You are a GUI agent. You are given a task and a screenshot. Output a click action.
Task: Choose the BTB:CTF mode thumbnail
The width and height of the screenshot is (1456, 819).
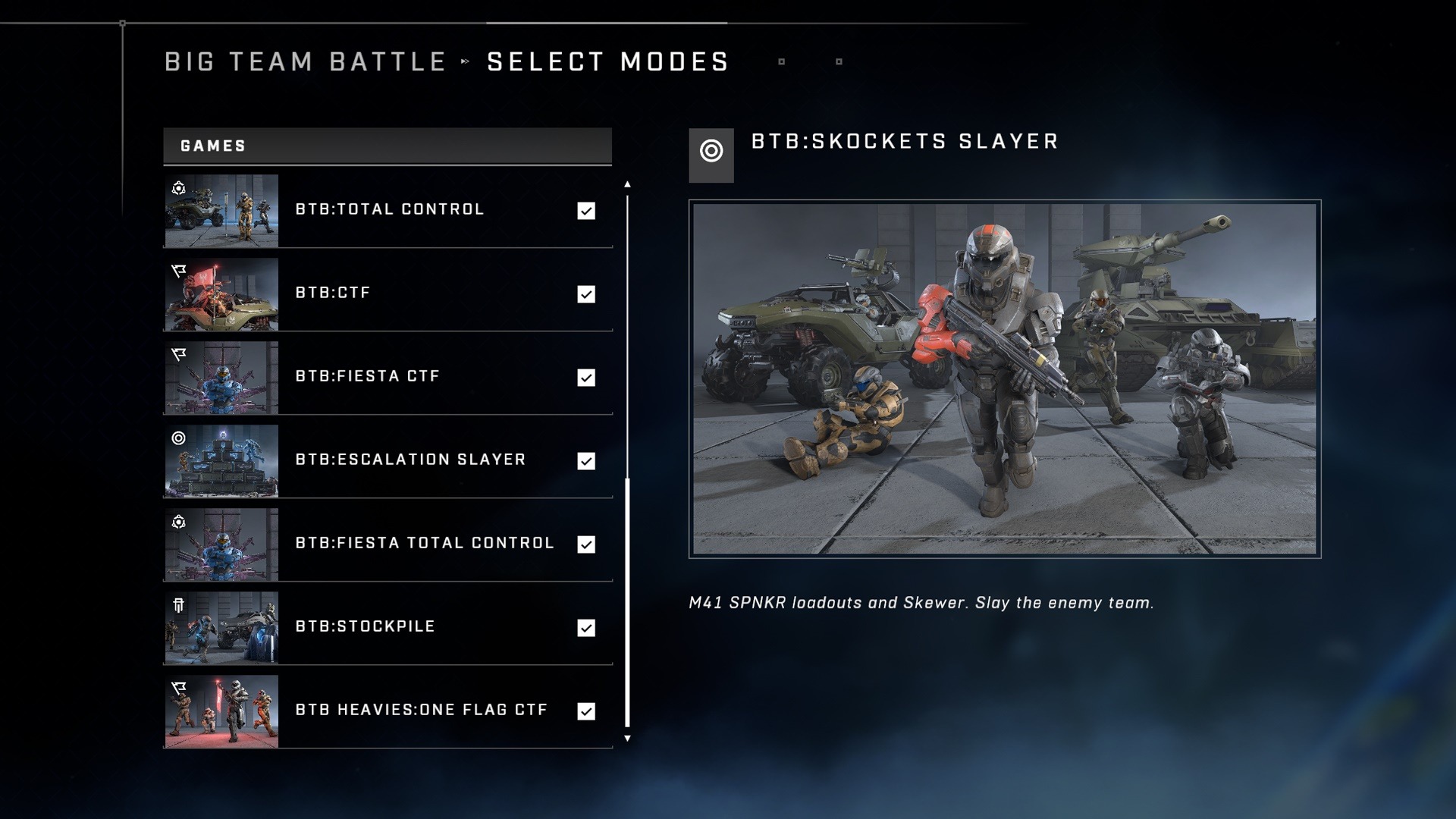click(221, 294)
